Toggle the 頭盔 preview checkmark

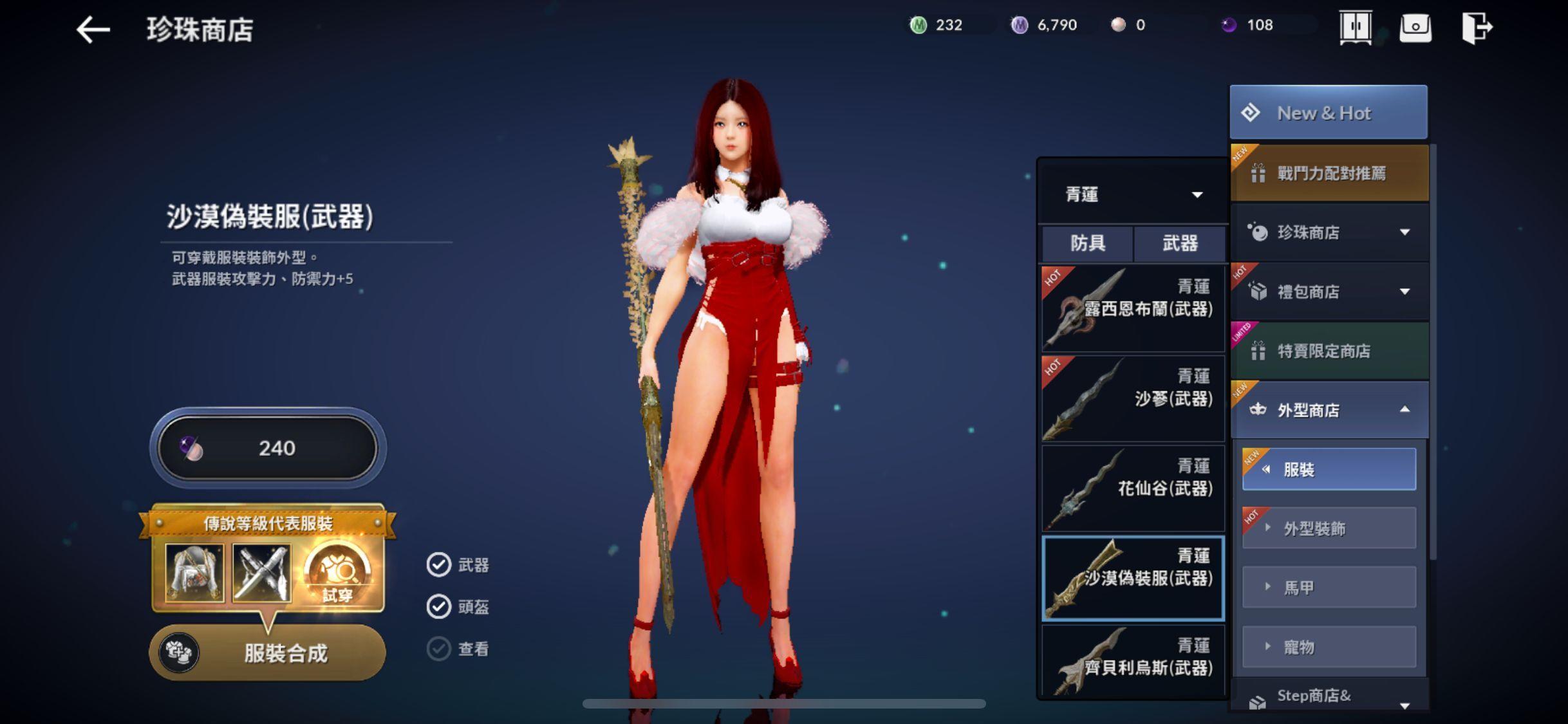440,606
